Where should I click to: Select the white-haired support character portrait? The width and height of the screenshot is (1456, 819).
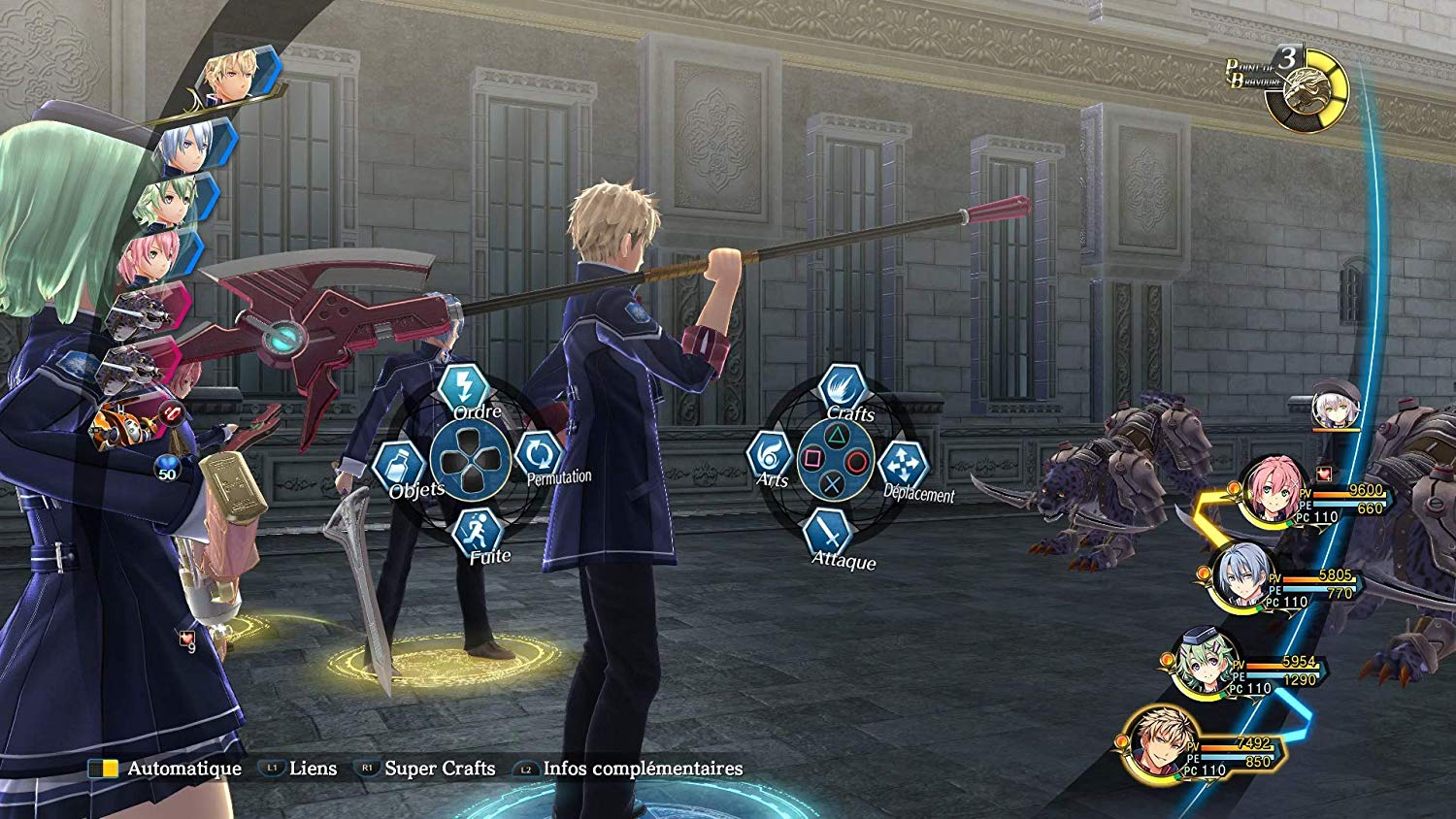(1336, 407)
